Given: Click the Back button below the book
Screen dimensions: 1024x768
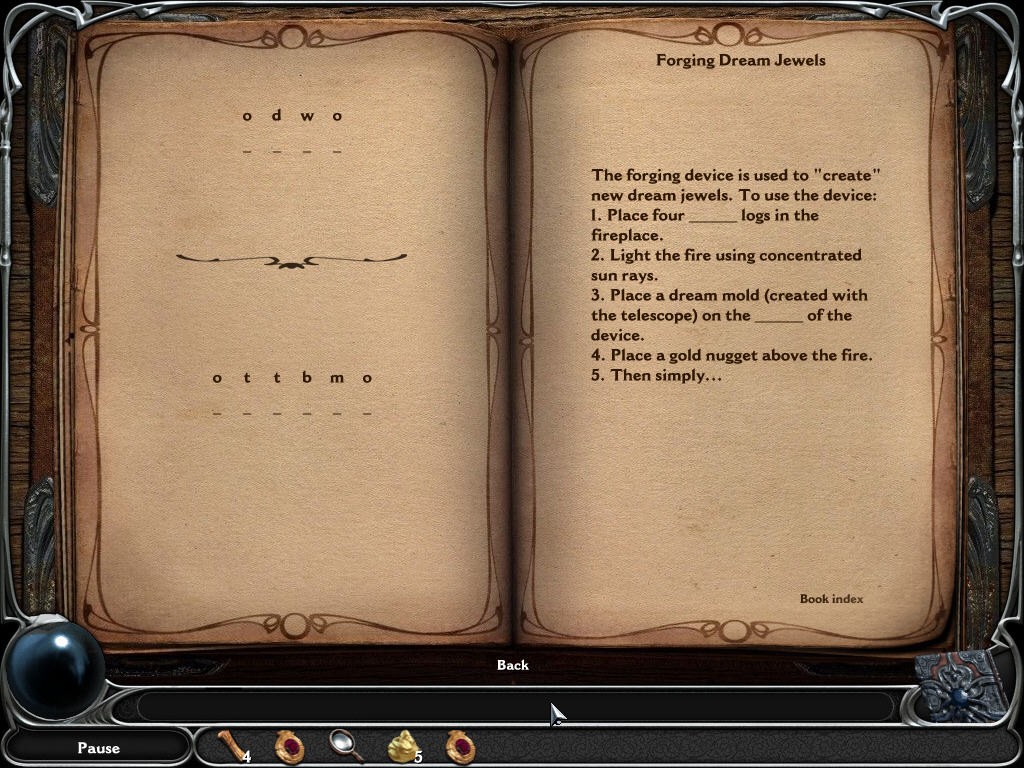Looking at the screenshot, I should tap(512, 665).
